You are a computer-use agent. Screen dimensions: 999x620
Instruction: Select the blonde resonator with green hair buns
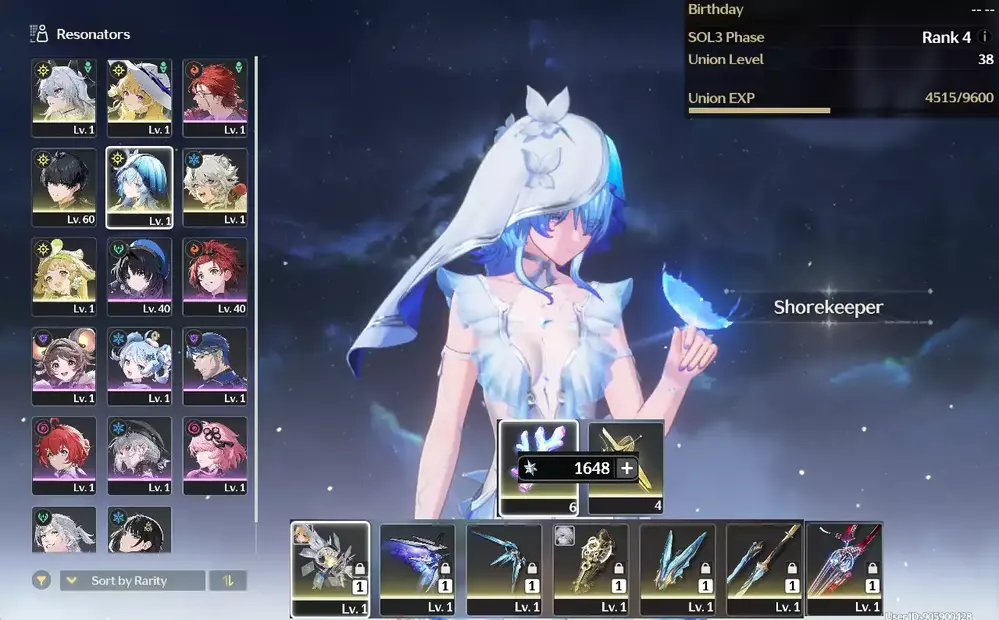65,275
